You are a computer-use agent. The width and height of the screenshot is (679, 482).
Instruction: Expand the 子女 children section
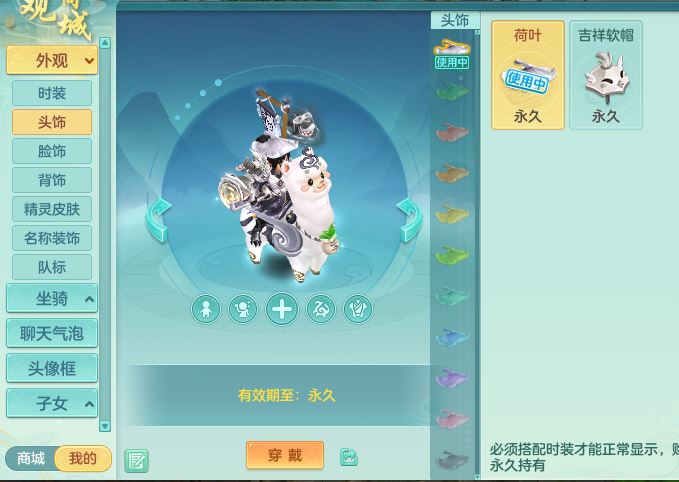click(52, 403)
